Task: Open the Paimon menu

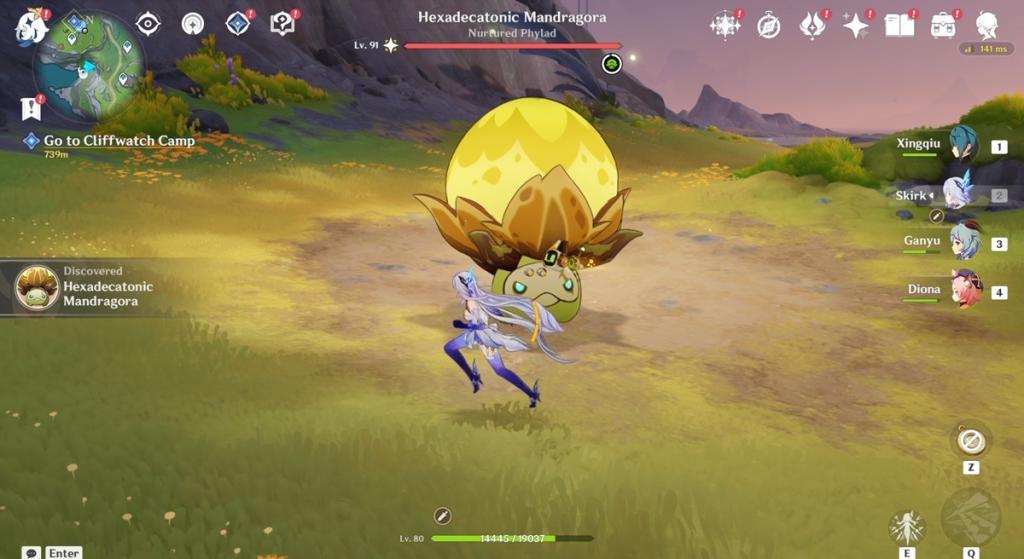Action: 30,26
